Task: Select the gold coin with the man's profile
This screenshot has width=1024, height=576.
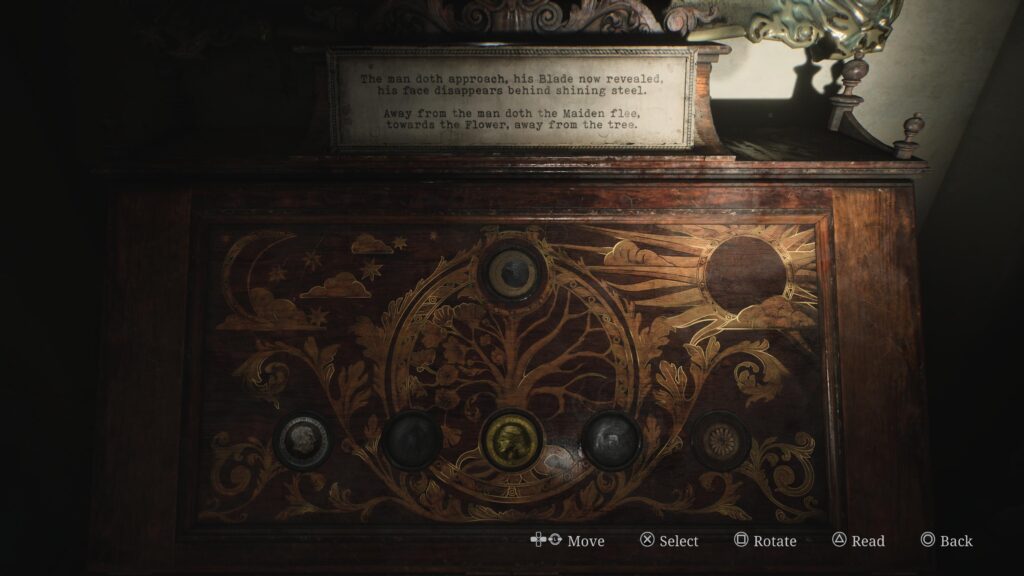Action: pyautogui.click(x=511, y=440)
